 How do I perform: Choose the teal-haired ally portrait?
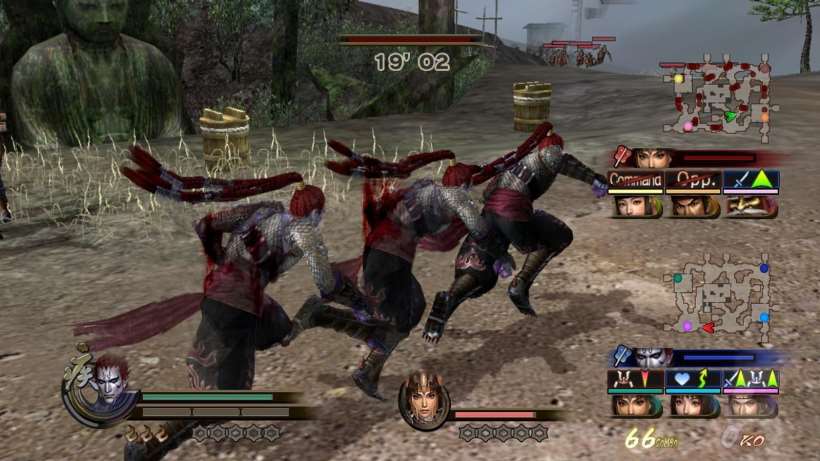(636, 404)
